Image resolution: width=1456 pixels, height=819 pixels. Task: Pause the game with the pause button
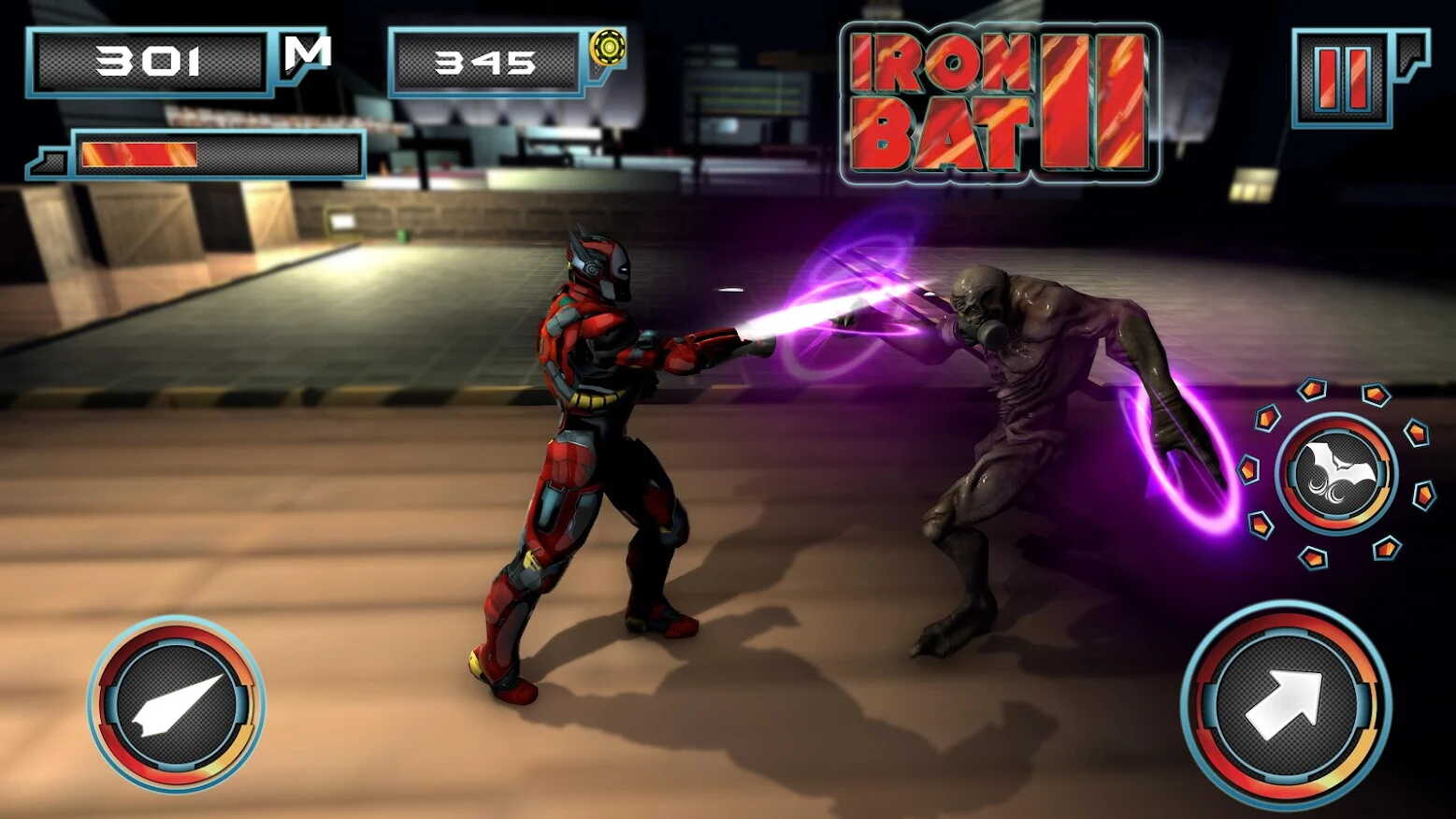point(1343,78)
